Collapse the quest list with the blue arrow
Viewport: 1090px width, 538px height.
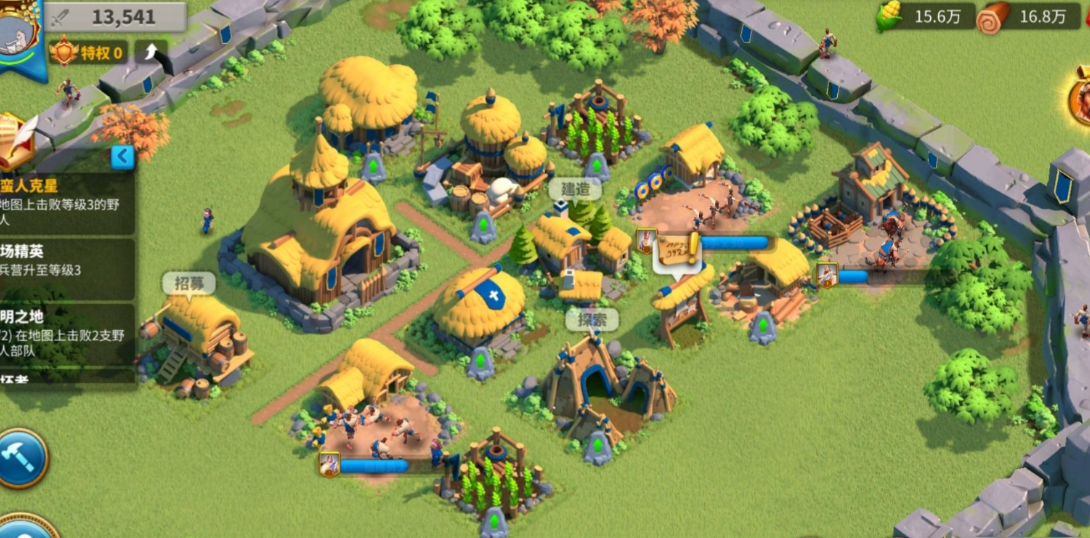[x=122, y=156]
